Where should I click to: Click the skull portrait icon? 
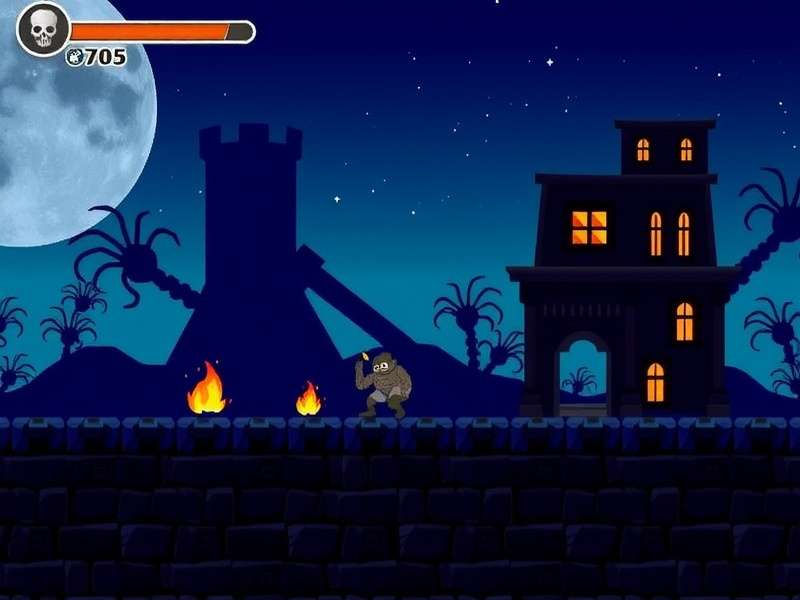[43, 30]
